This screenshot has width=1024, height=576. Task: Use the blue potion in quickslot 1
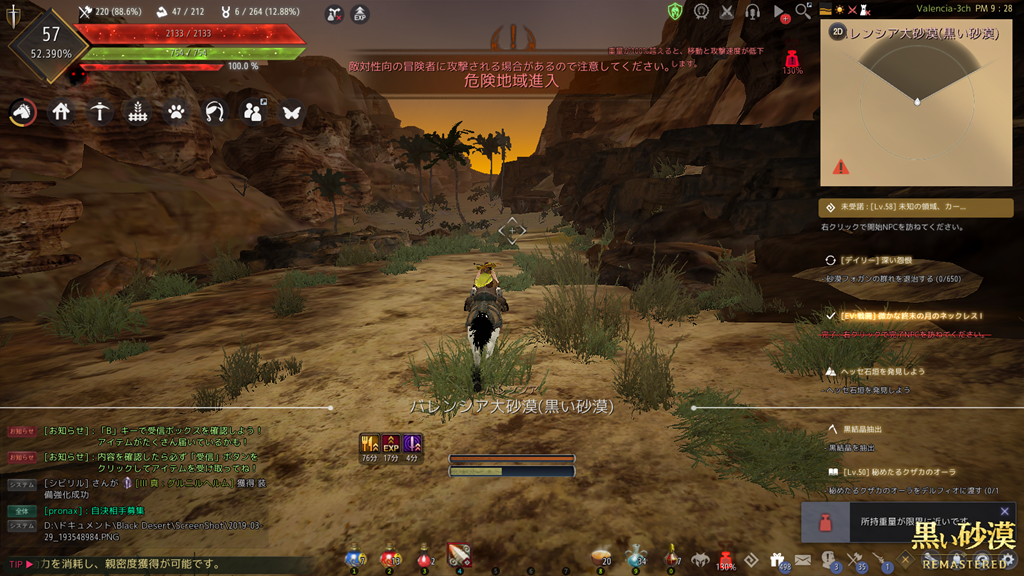(354, 556)
